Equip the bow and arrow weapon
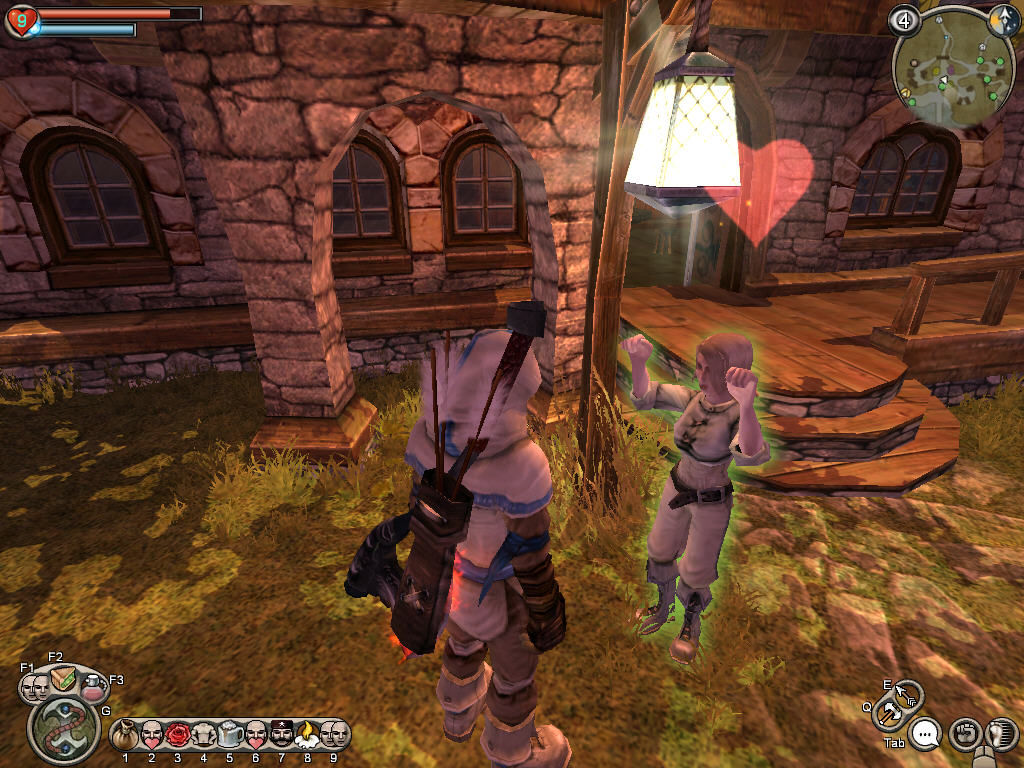The width and height of the screenshot is (1024, 768). point(908,693)
